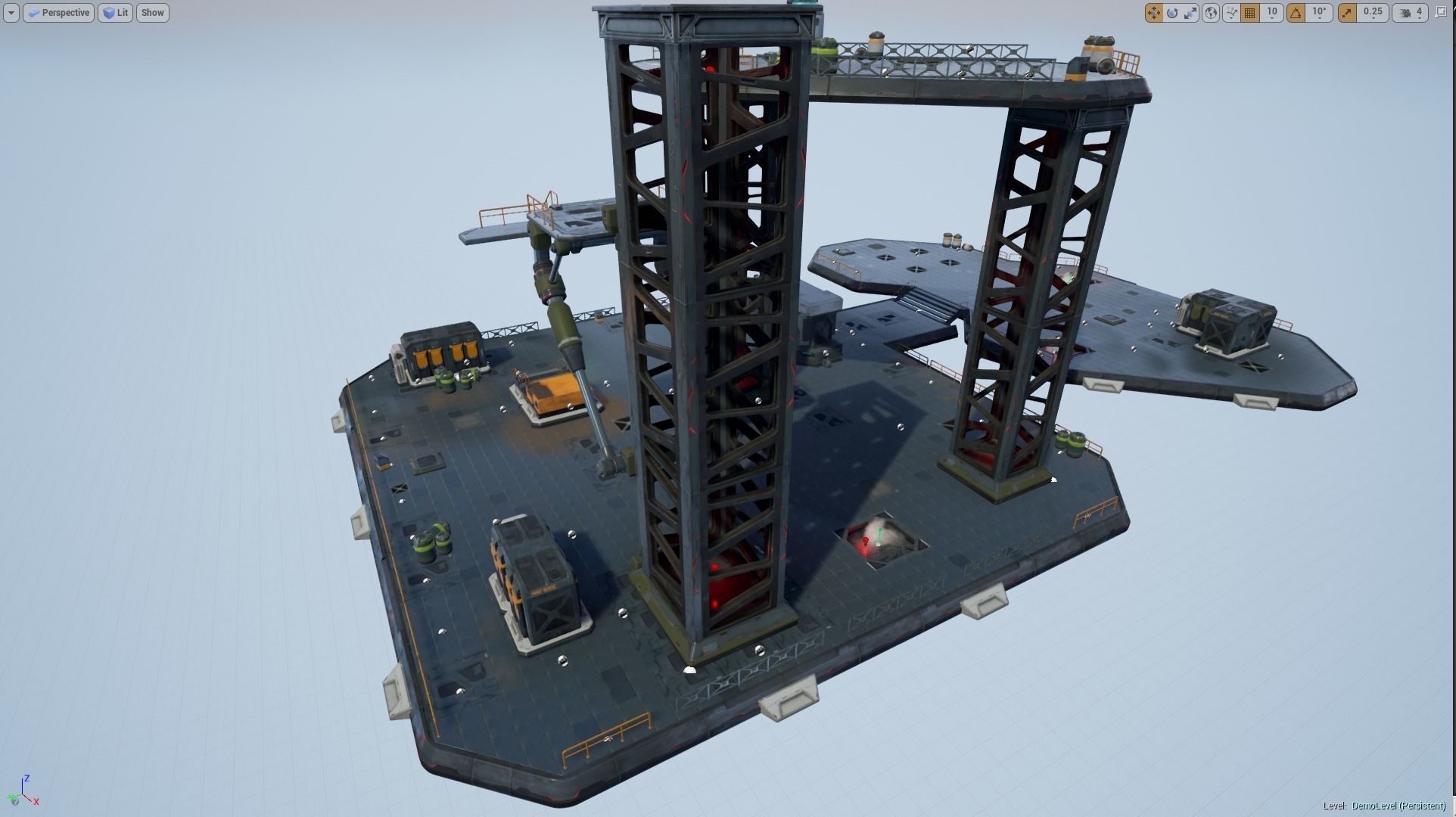Screen dimensions: 1456x817
Task: Open the viewport options dropdown arrow
Action: (10, 13)
